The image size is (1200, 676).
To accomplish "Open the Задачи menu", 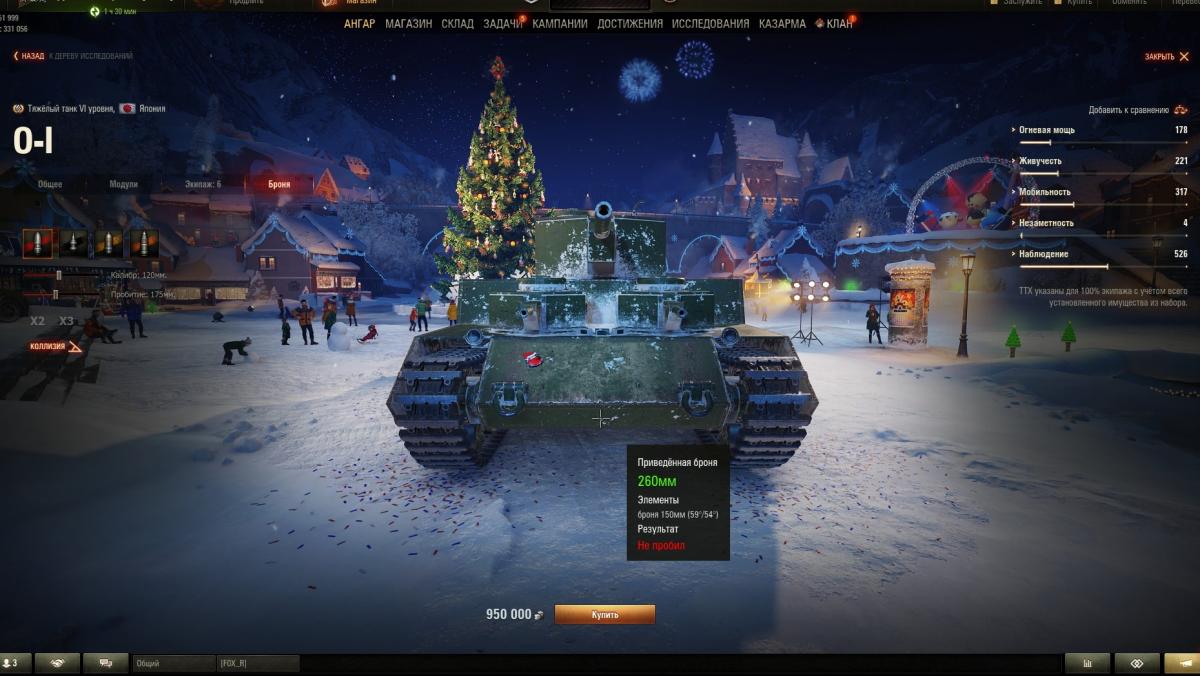I will tap(502, 23).
